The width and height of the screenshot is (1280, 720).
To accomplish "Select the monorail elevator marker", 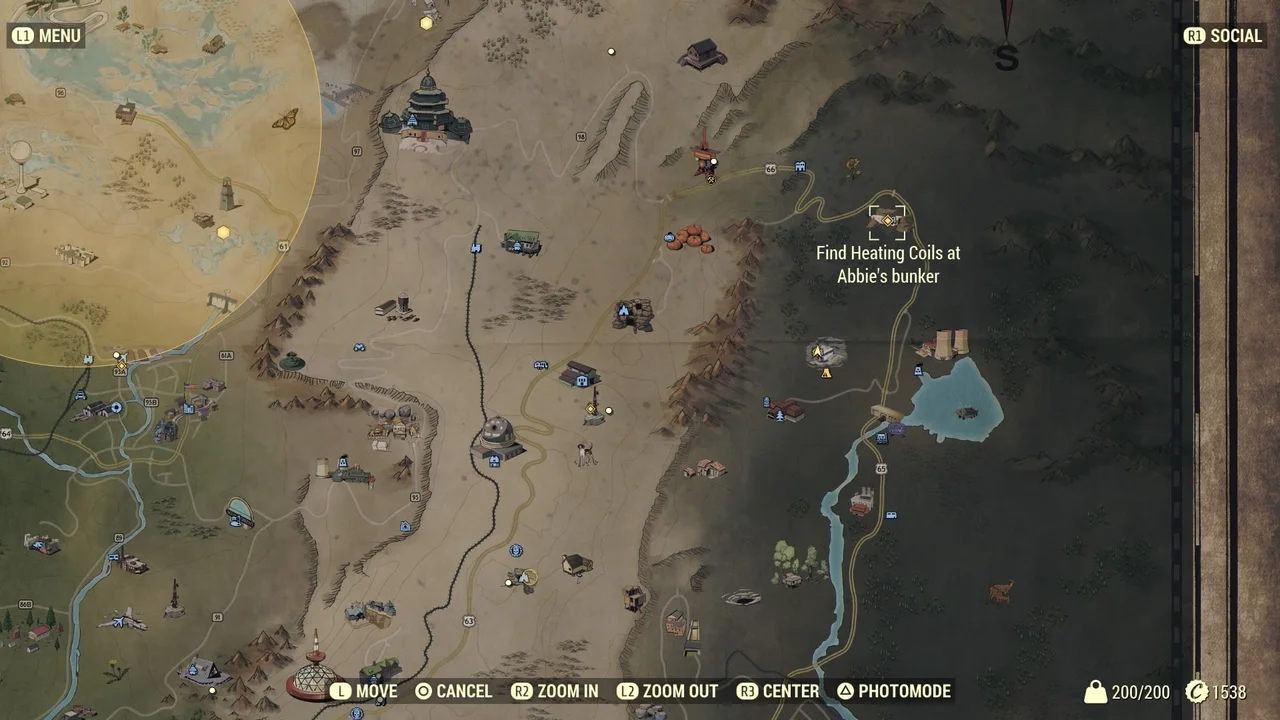I will pyautogui.click(x=475, y=247).
